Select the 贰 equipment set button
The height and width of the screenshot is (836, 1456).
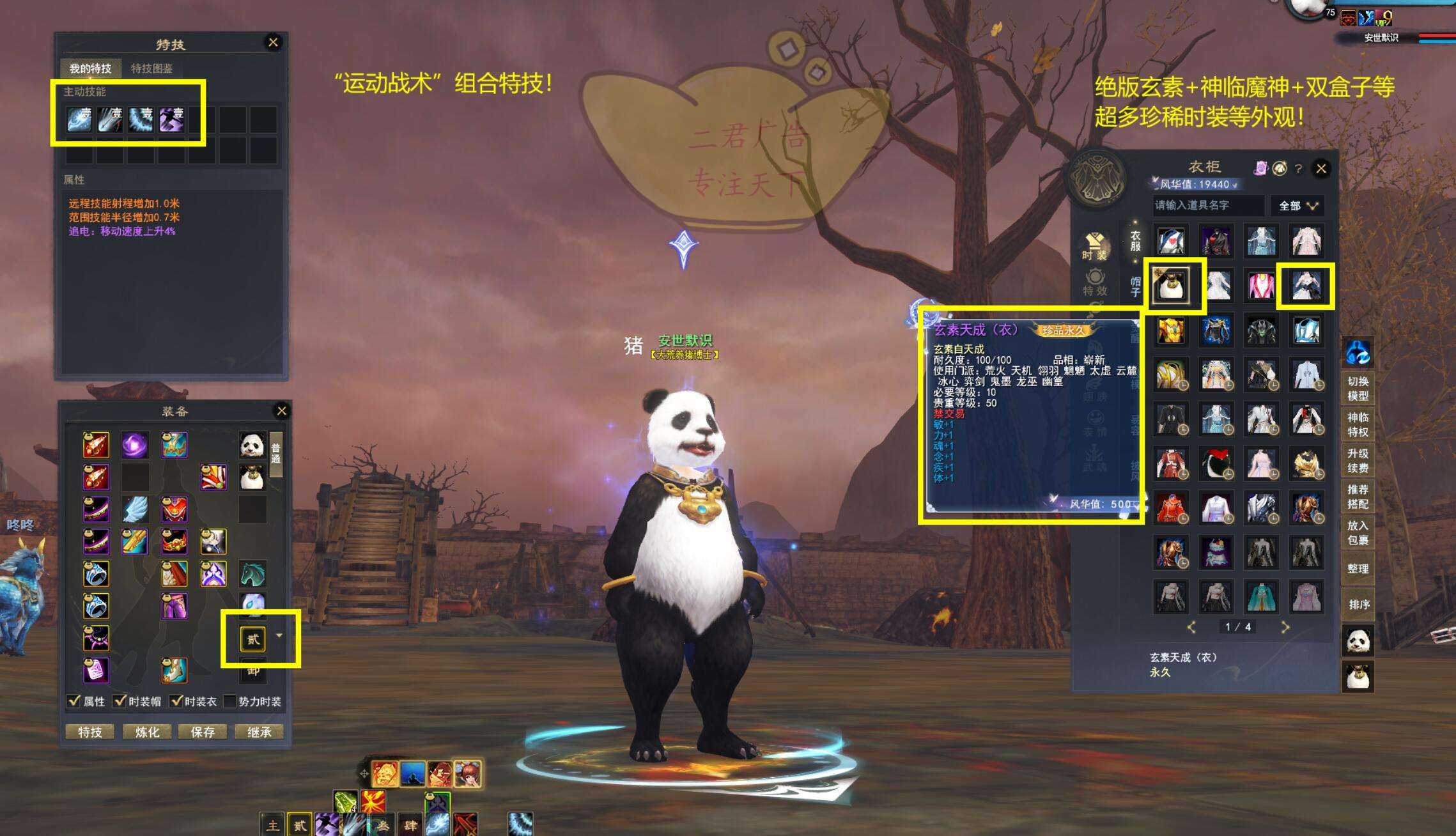tap(253, 639)
